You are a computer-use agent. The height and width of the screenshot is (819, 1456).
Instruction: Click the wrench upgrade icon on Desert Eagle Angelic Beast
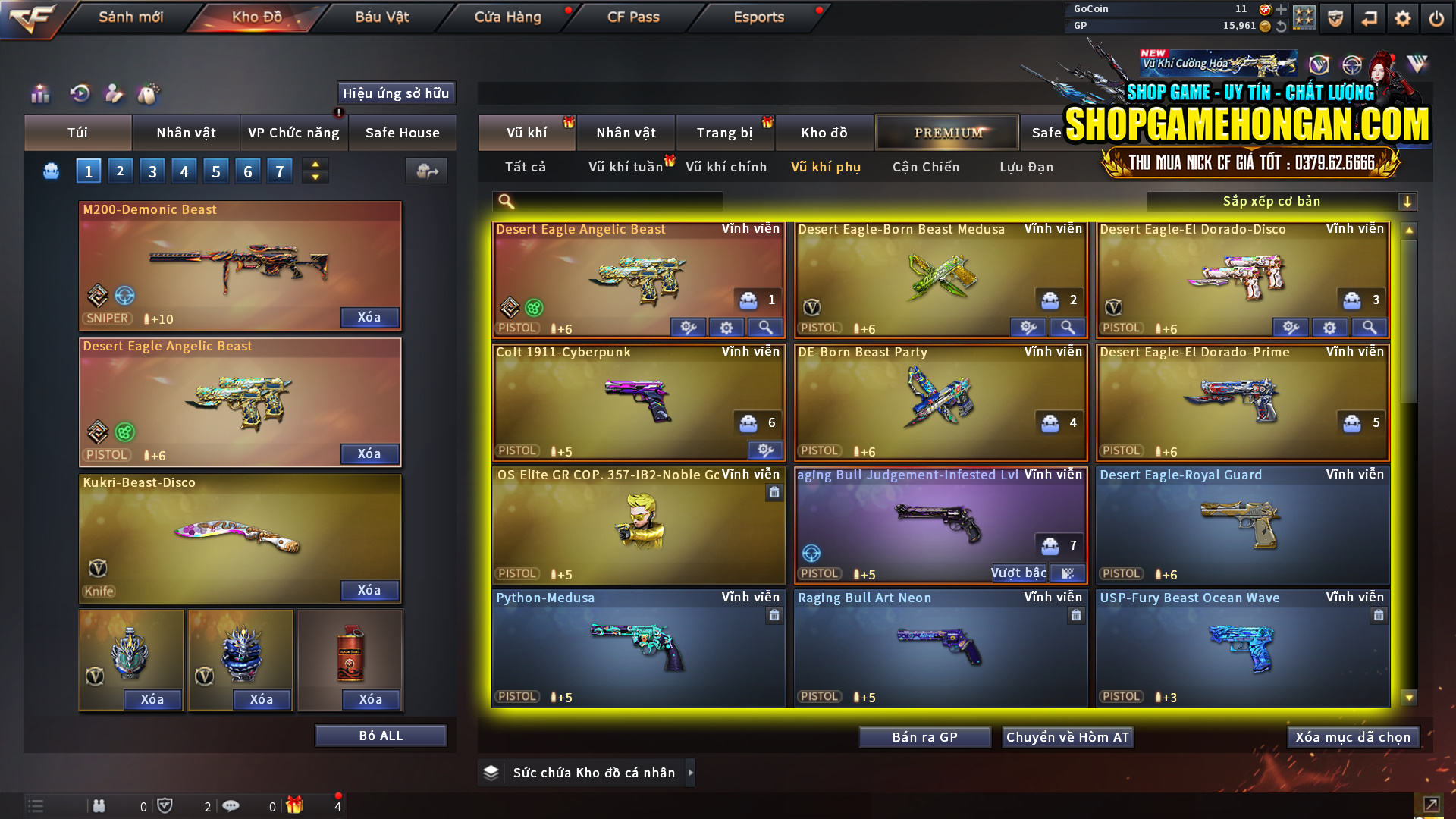[x=688, y=327]
